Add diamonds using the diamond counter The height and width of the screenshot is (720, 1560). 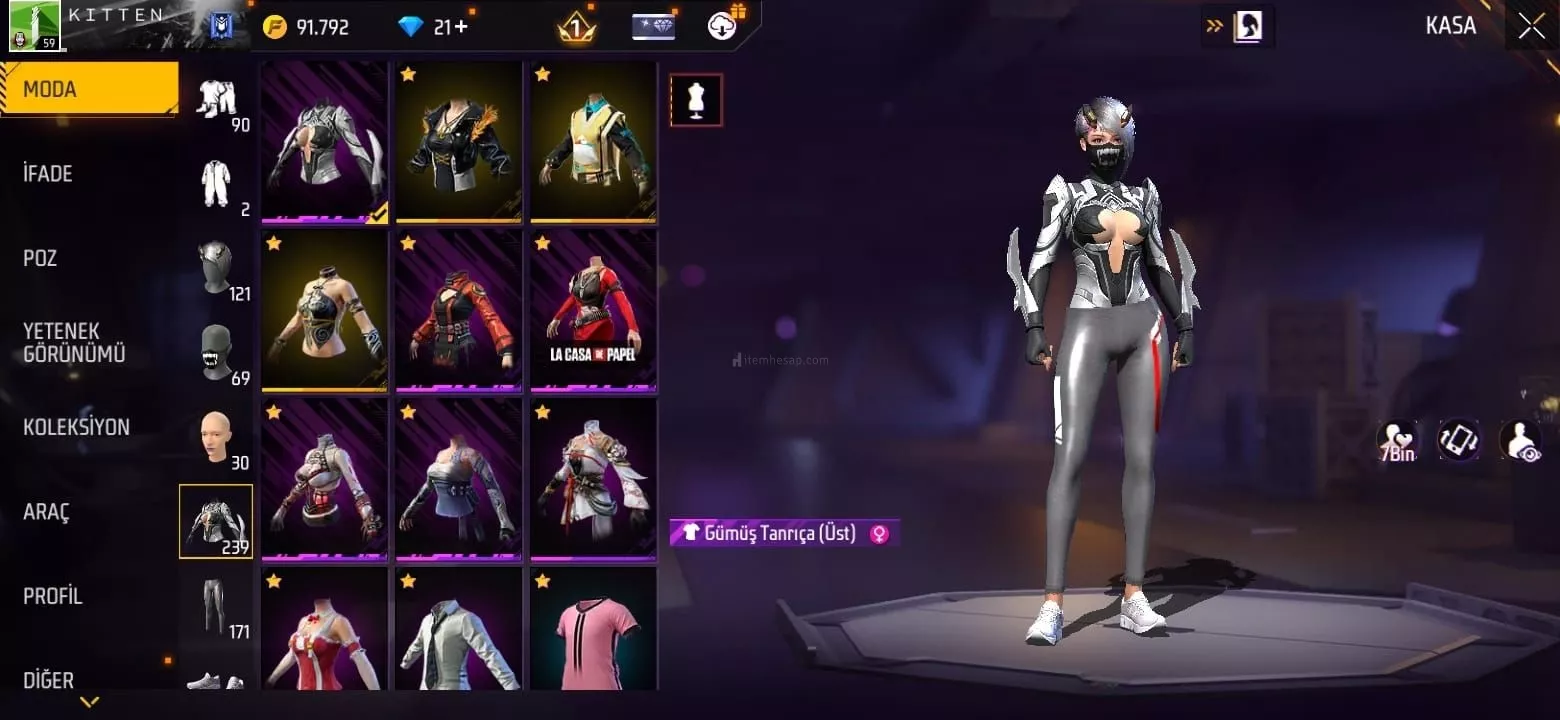pyautogui.click(x=436, y=27)
